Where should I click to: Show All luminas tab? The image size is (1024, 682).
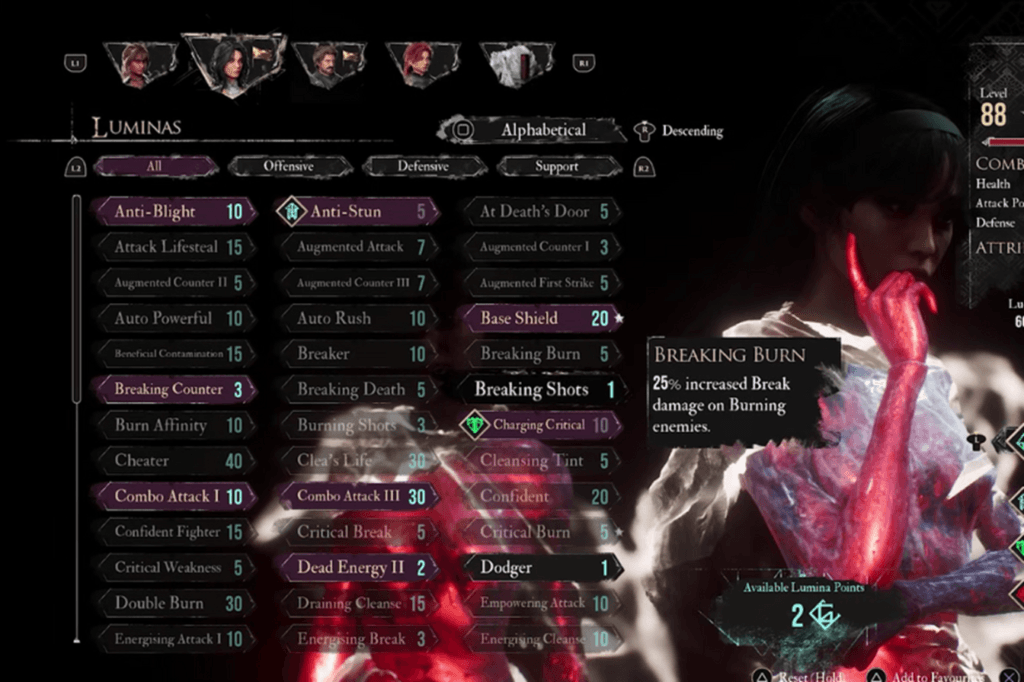click(x=154, y=167)
